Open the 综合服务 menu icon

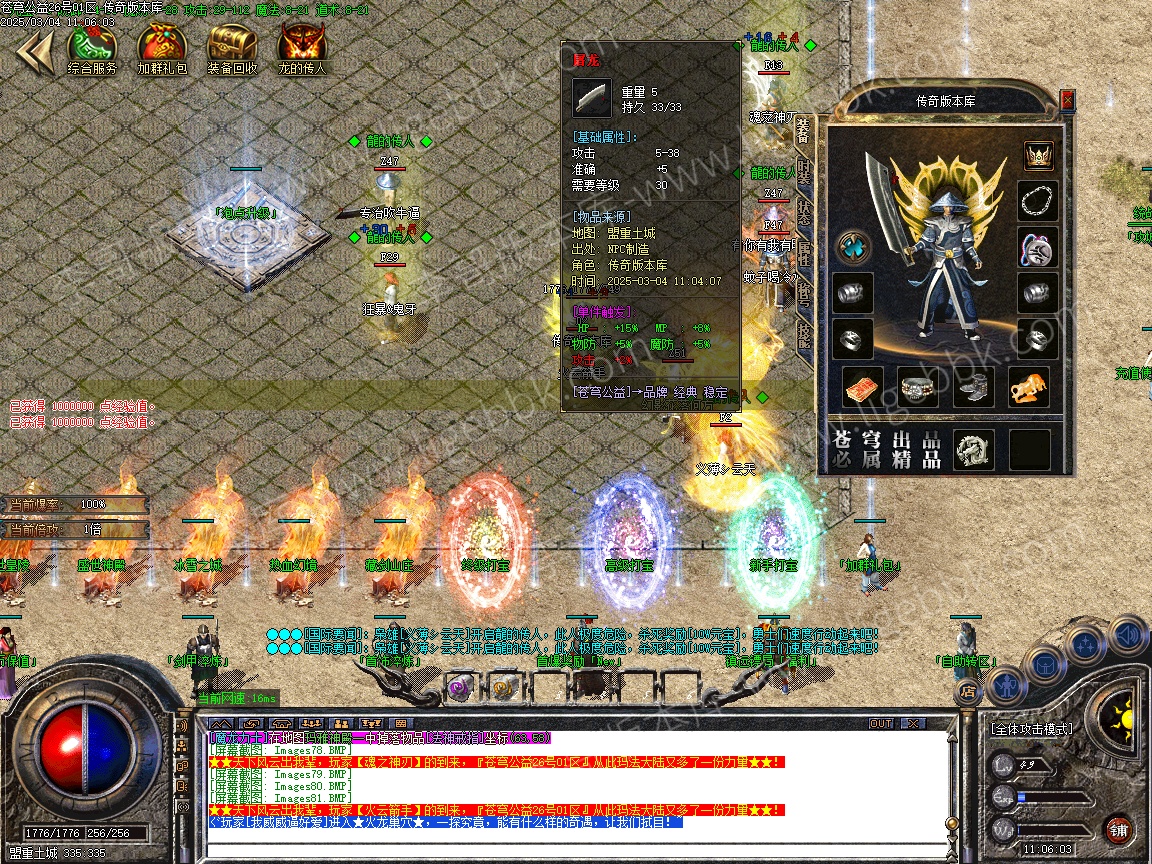click(x=92, y=46)
